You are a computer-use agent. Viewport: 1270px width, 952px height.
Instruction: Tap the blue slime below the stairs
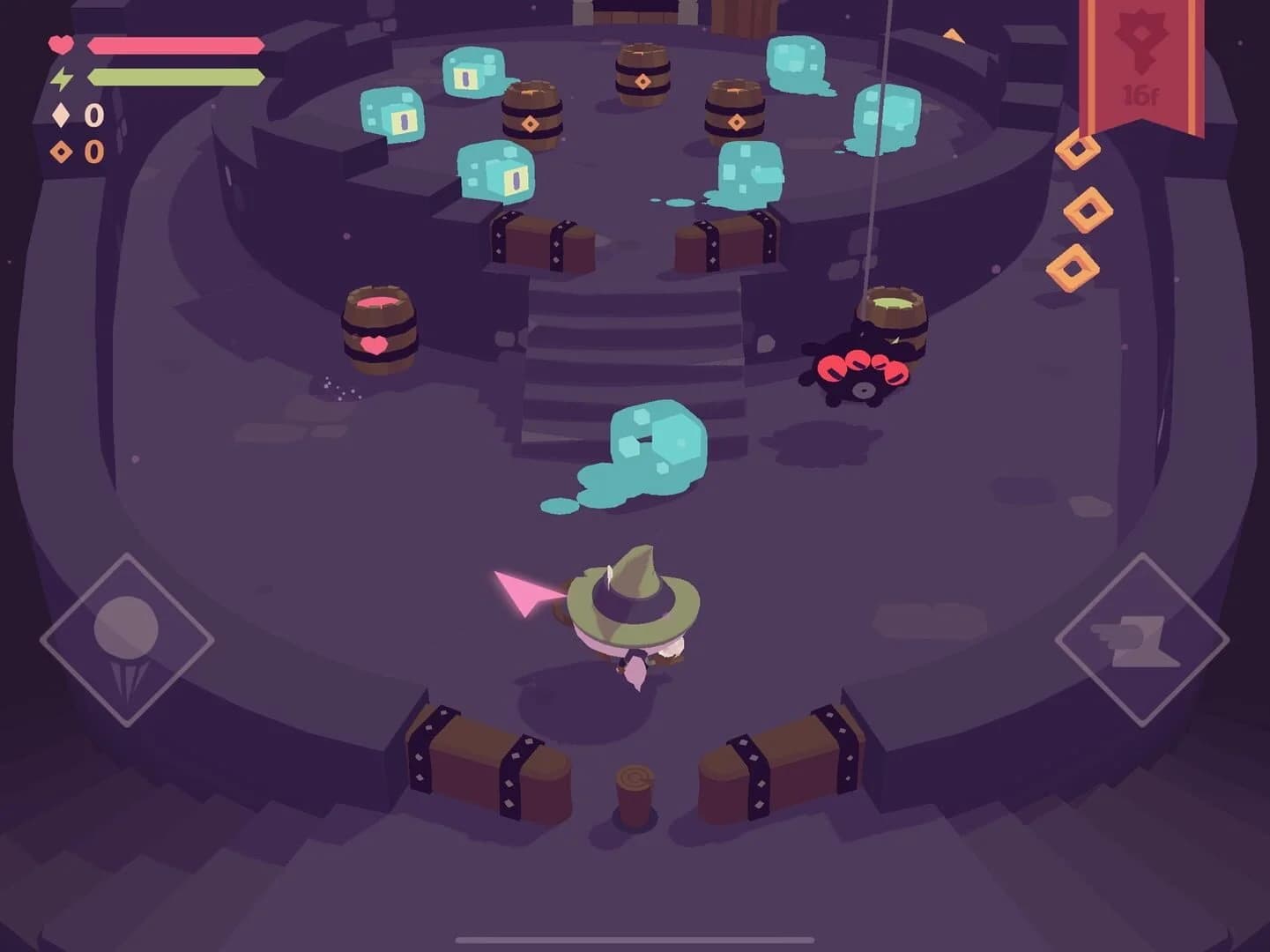click(652, 441)
